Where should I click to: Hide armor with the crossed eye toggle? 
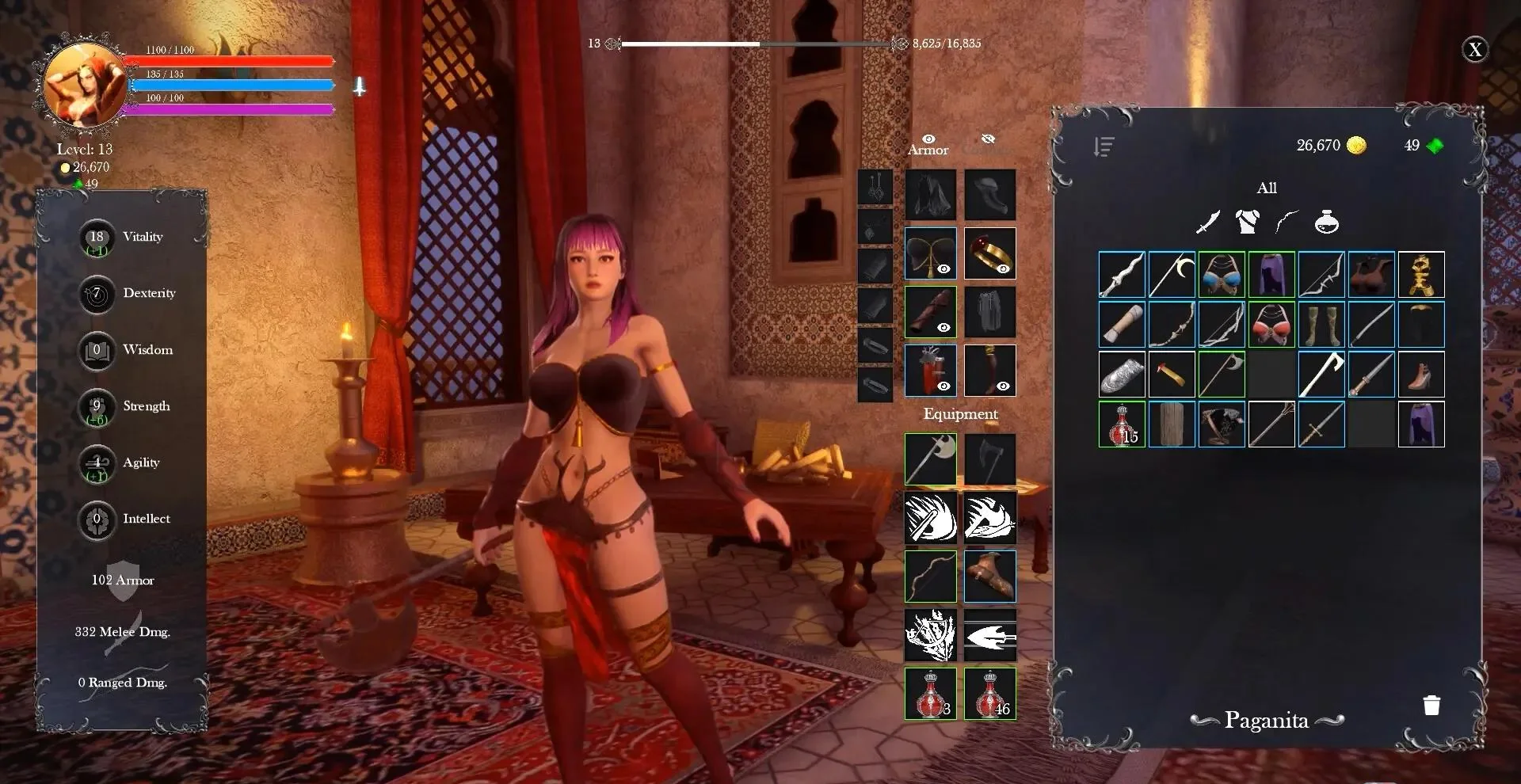(988, 139)
